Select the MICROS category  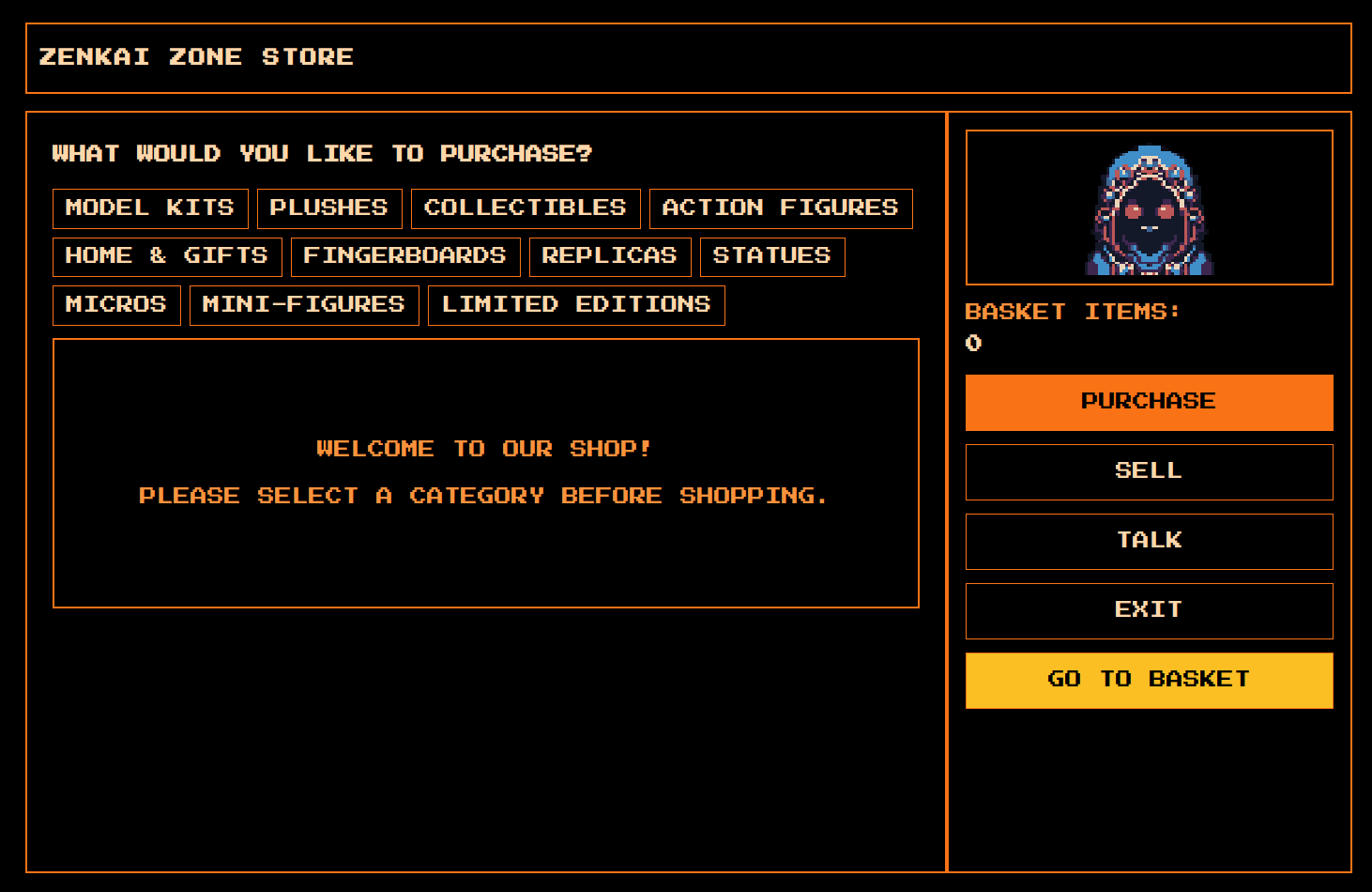(116, 305)
